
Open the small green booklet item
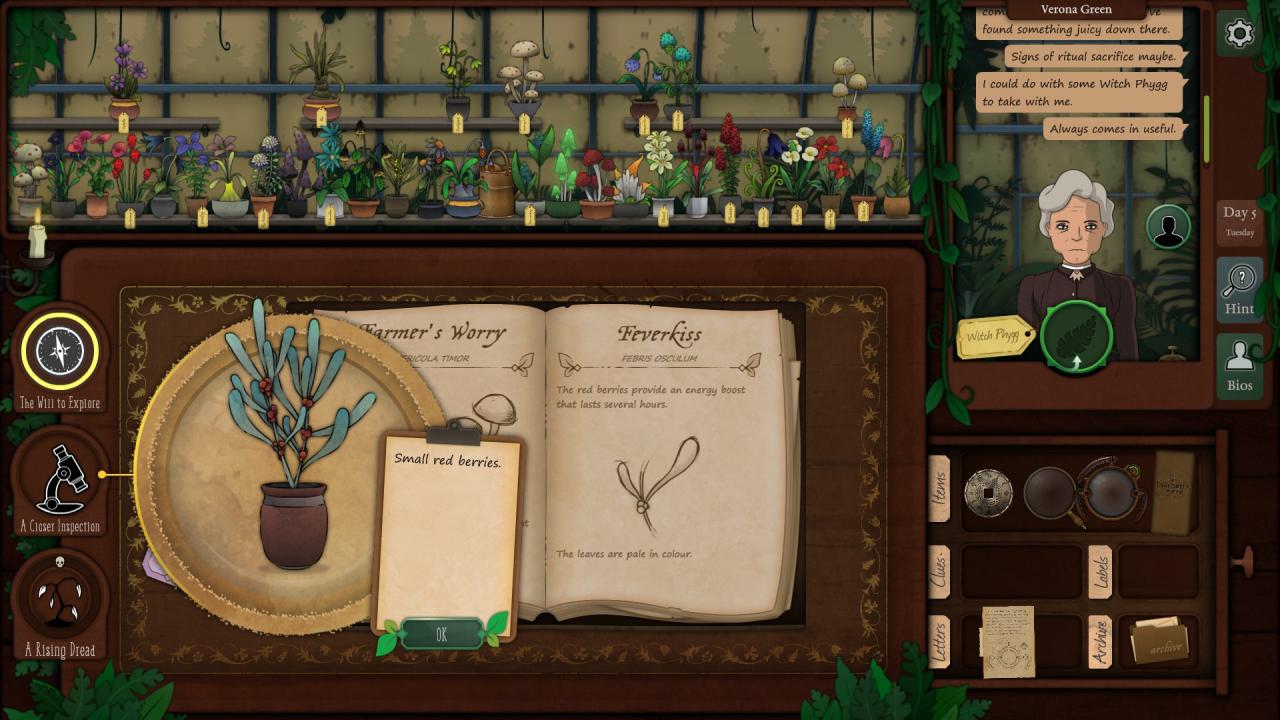[x=1174, y=492]
